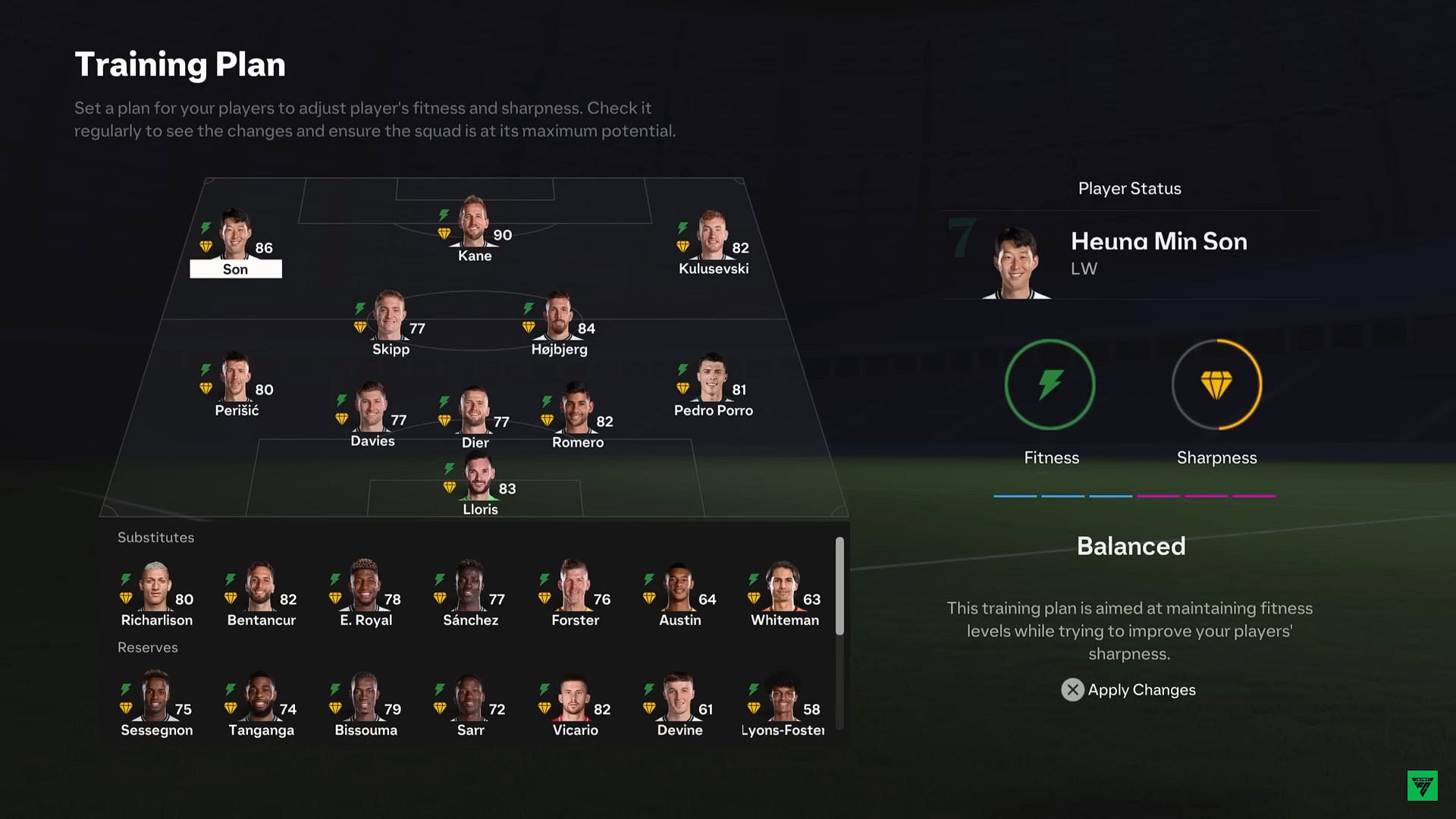Click the fitness bolt icon above Son
The width and height of the screenshot is (1456, 819).
(x=205, y=225)
